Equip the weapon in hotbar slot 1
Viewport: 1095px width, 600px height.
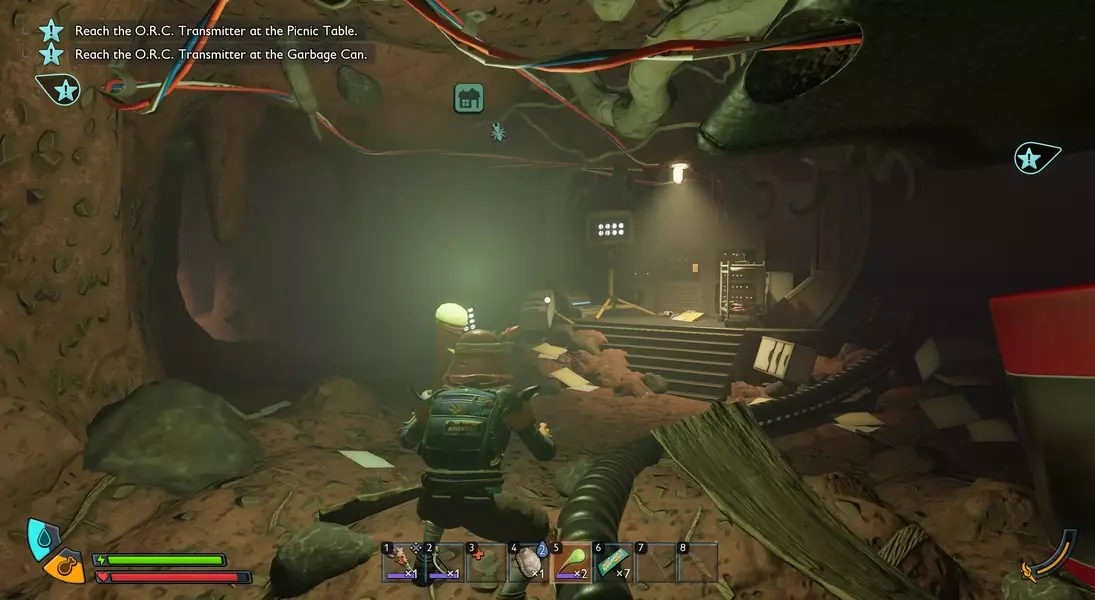(x=402, y=562)
